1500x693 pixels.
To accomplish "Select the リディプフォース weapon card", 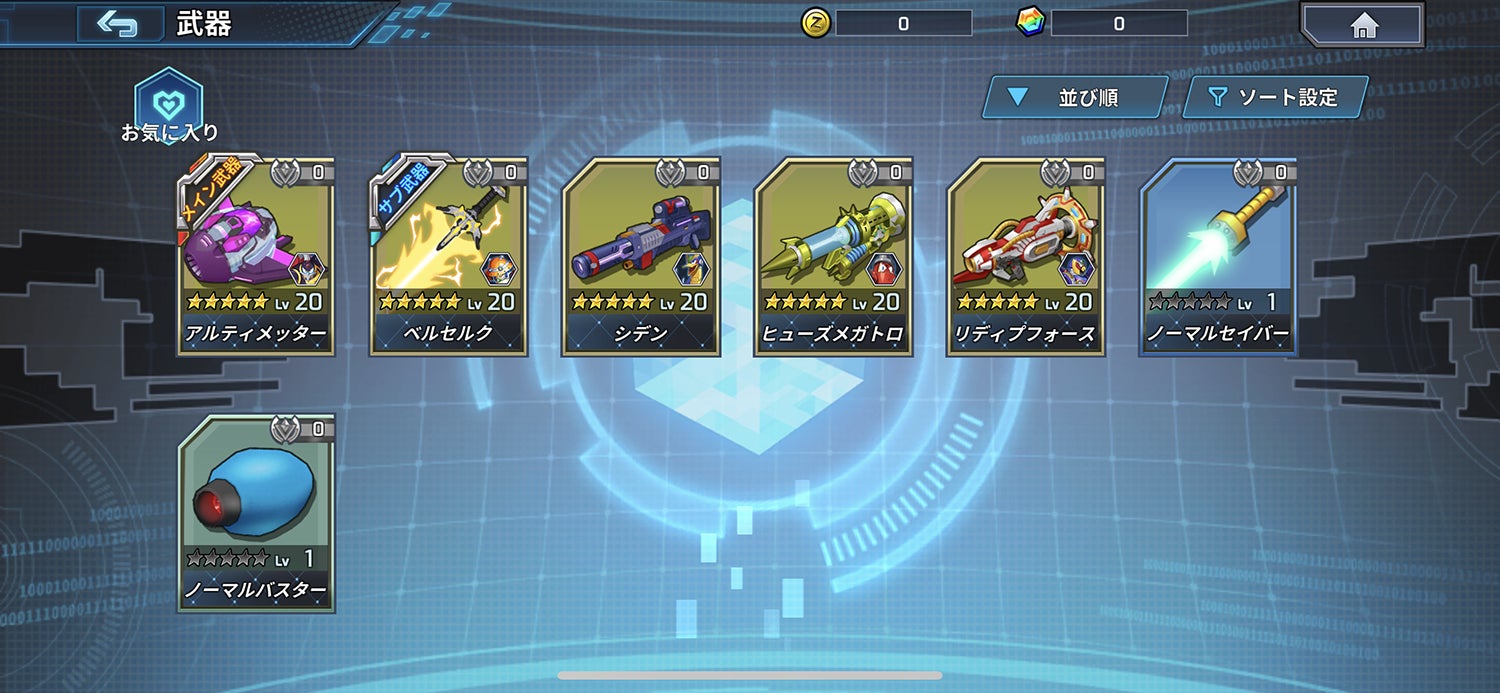I will coord(1025,257).
